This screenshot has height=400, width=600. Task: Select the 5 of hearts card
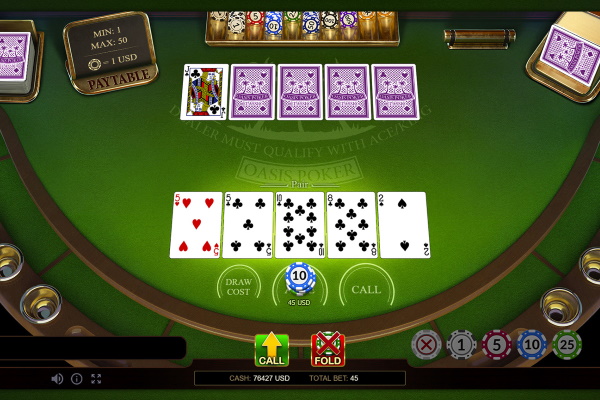[196, 225]
